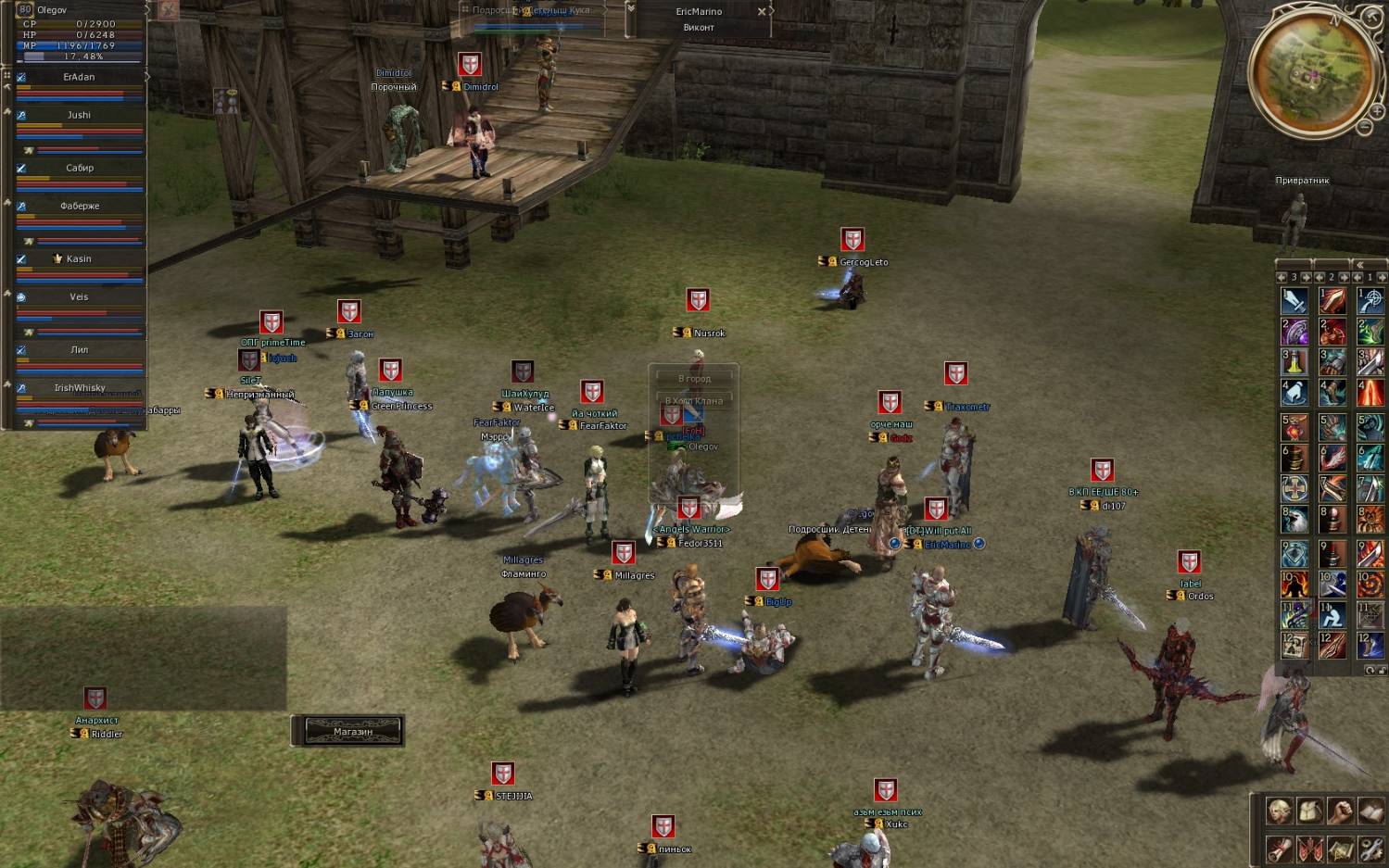
Task: Select party member Jushi
Action: 79,115
